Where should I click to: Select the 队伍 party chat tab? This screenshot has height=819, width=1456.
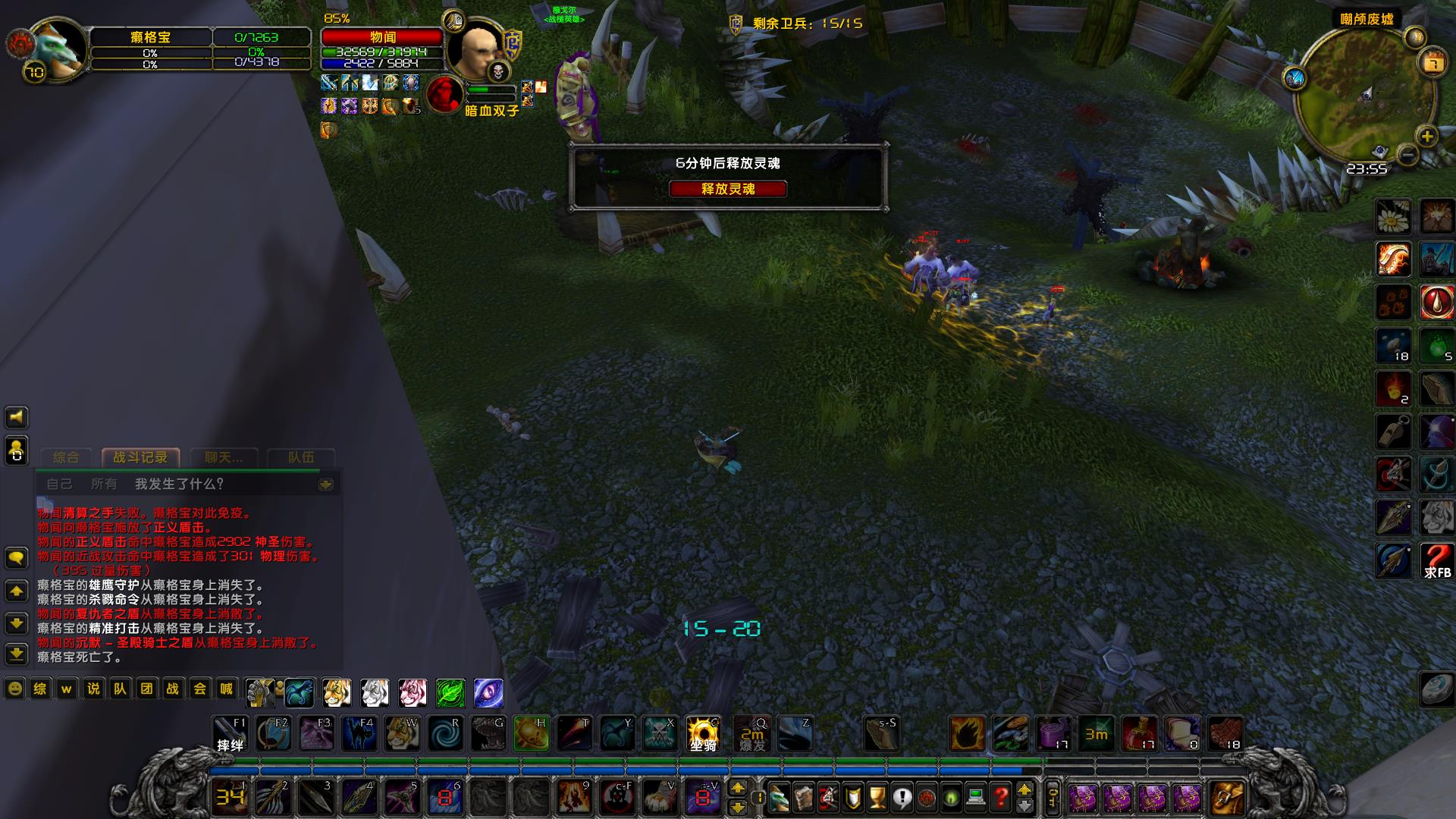(x=300, y=457)
